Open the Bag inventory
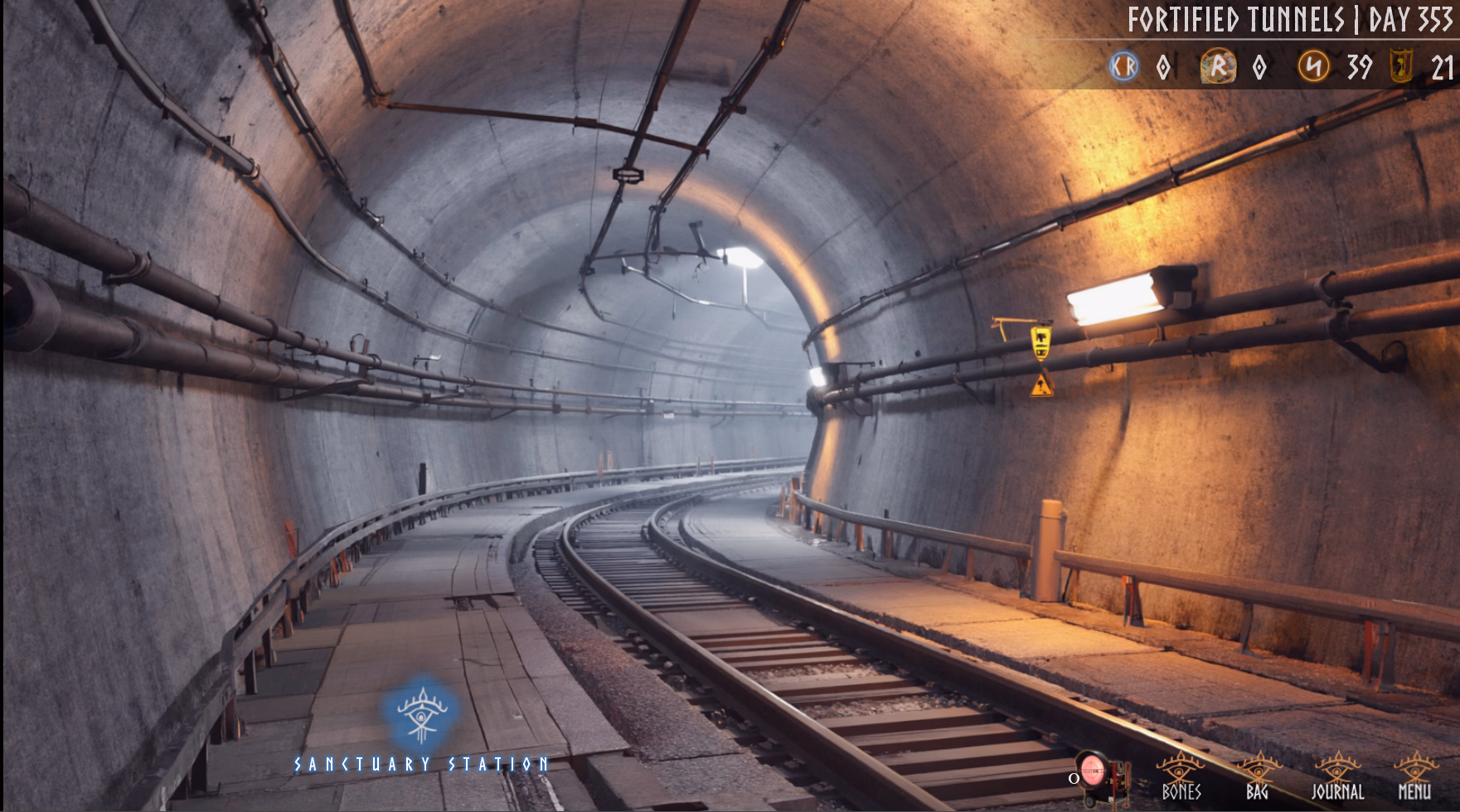The width and height of the screenshot is (1460, 812). pyautogui.click(x=1257, y=776)
